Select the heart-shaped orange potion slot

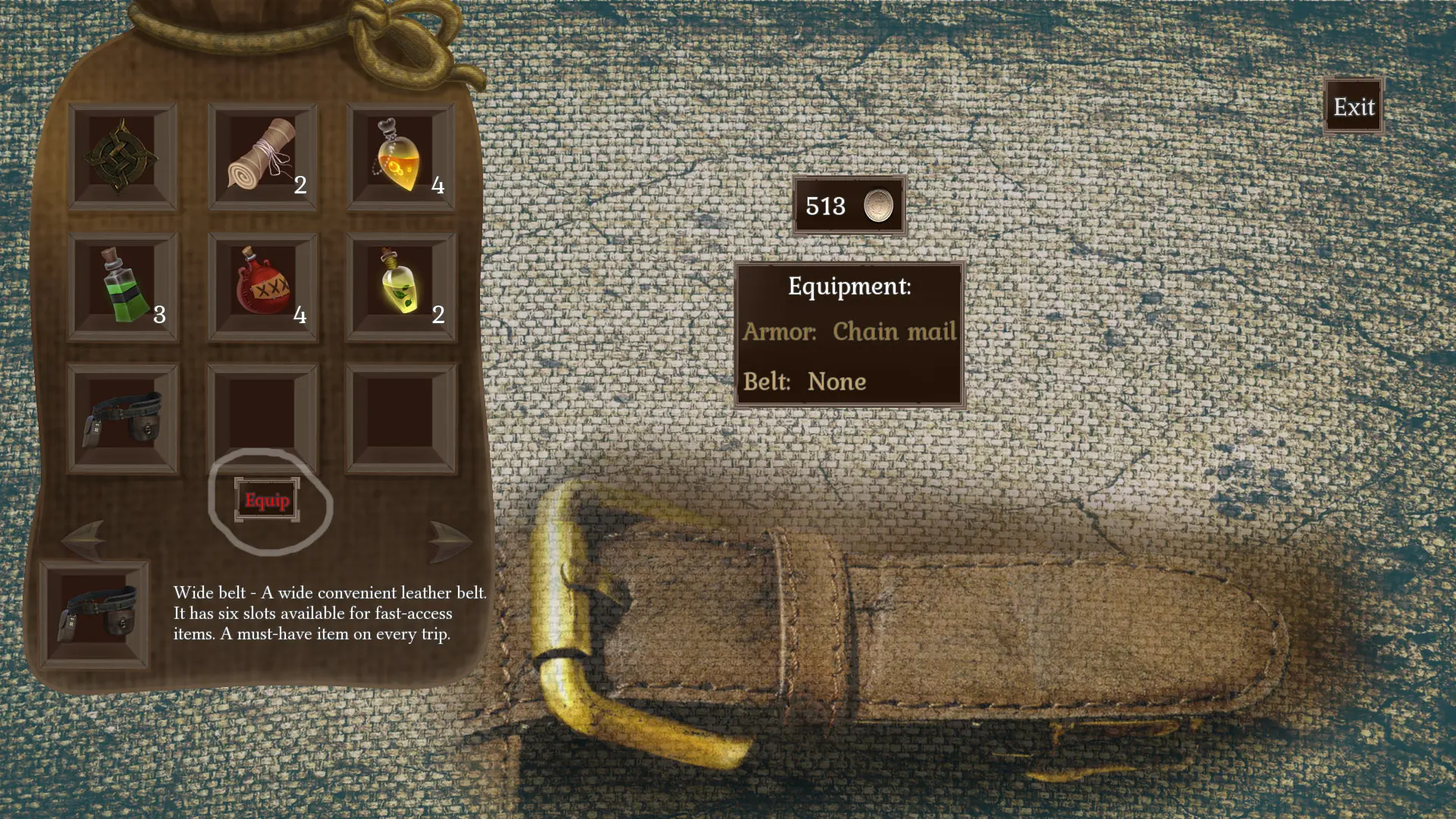click(x=400, y=157)
